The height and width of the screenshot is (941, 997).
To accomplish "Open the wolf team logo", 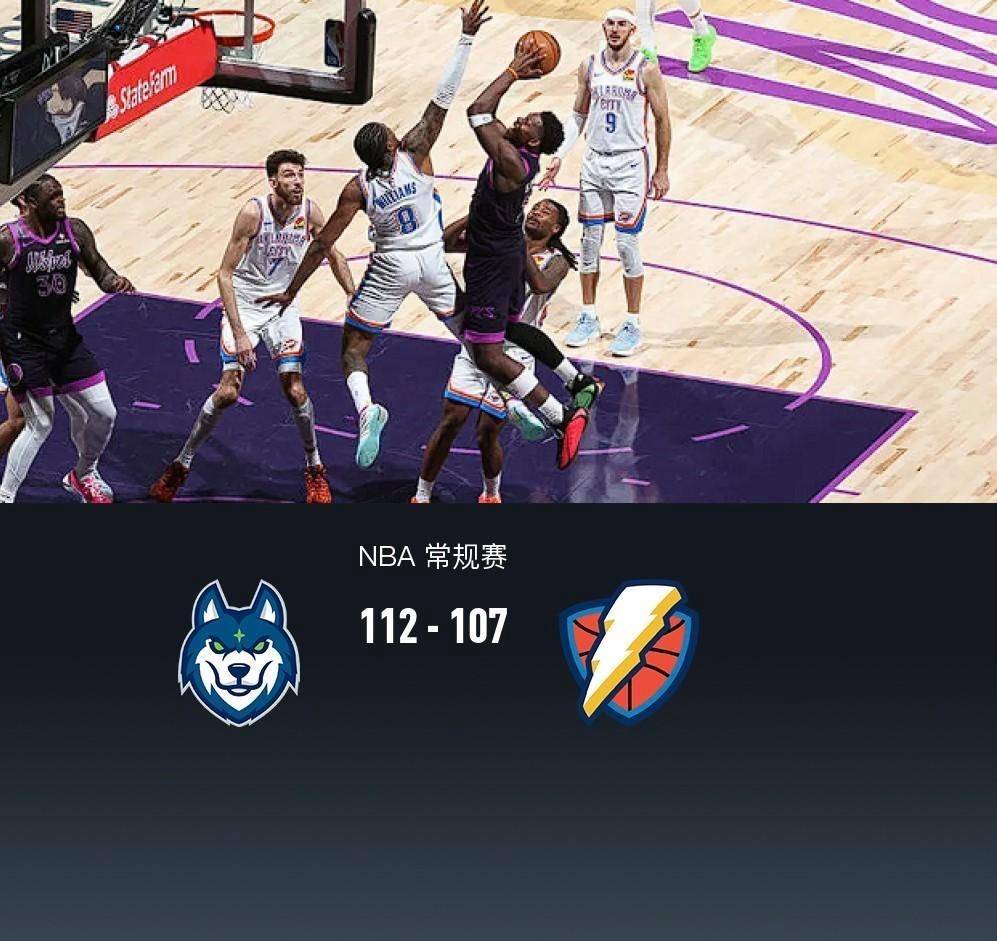I will pyautogui.click(x=239, y=653).
